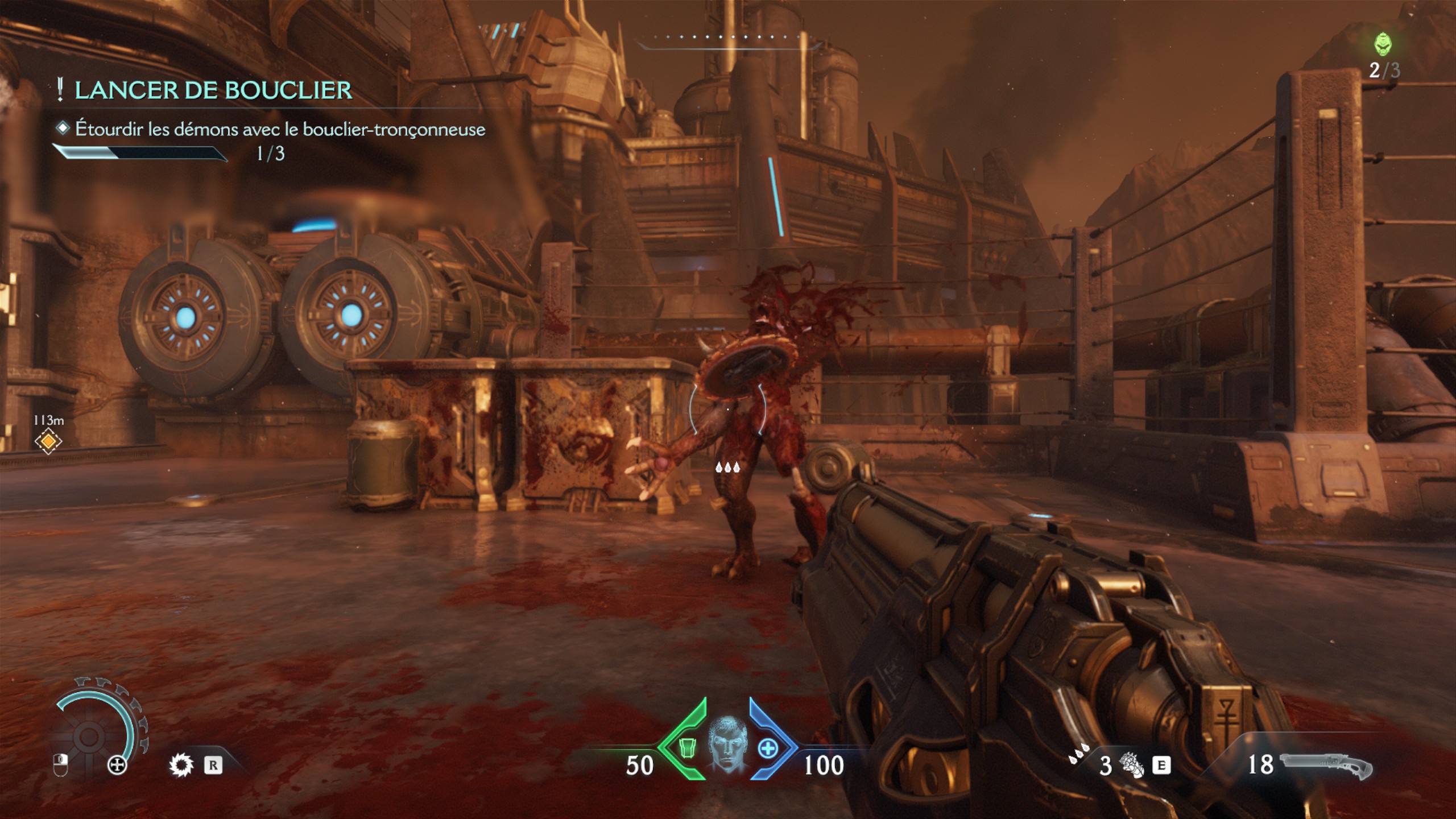Click the green armor icon
The width and height of the screenshot is (1456, 819).
tap(688, 748)
